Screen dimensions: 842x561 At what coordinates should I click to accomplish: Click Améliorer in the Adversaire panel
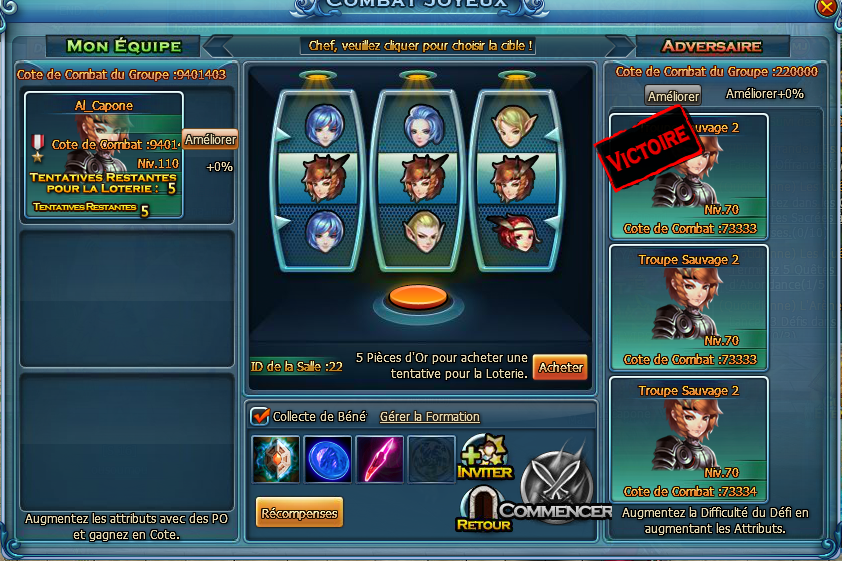point(673,96)
